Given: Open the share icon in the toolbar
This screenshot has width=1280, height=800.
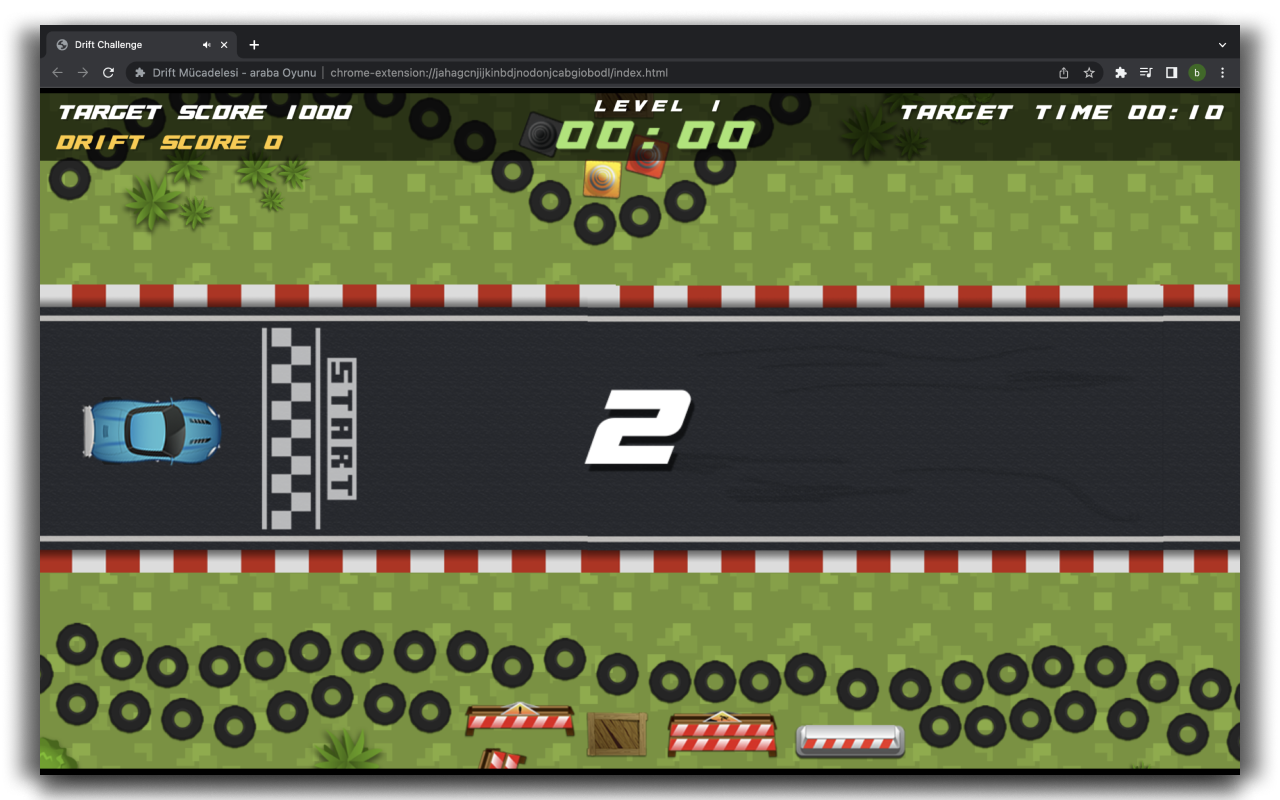Looking at the screenshot, I should 1063,72.
